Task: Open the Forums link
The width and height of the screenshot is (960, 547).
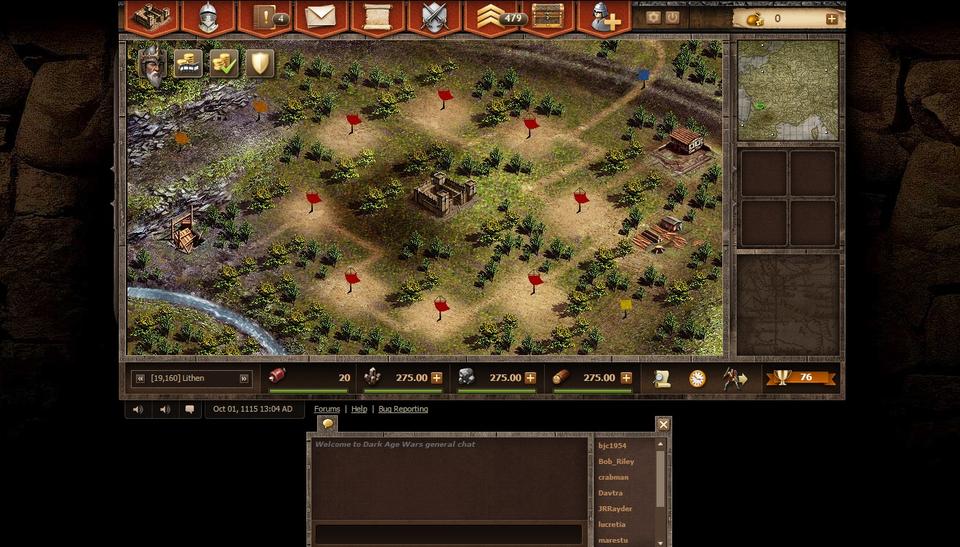Action: tap(327, 409)
